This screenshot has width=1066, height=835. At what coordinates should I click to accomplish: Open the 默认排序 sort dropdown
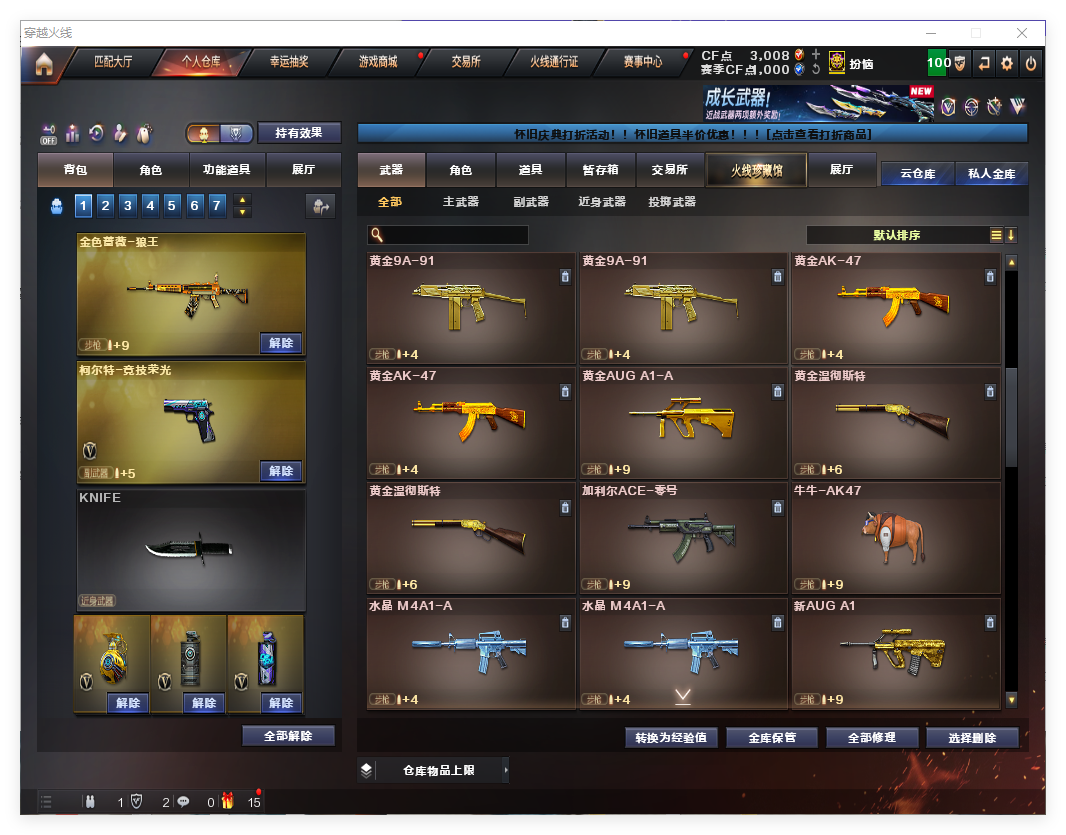[897, 235]
